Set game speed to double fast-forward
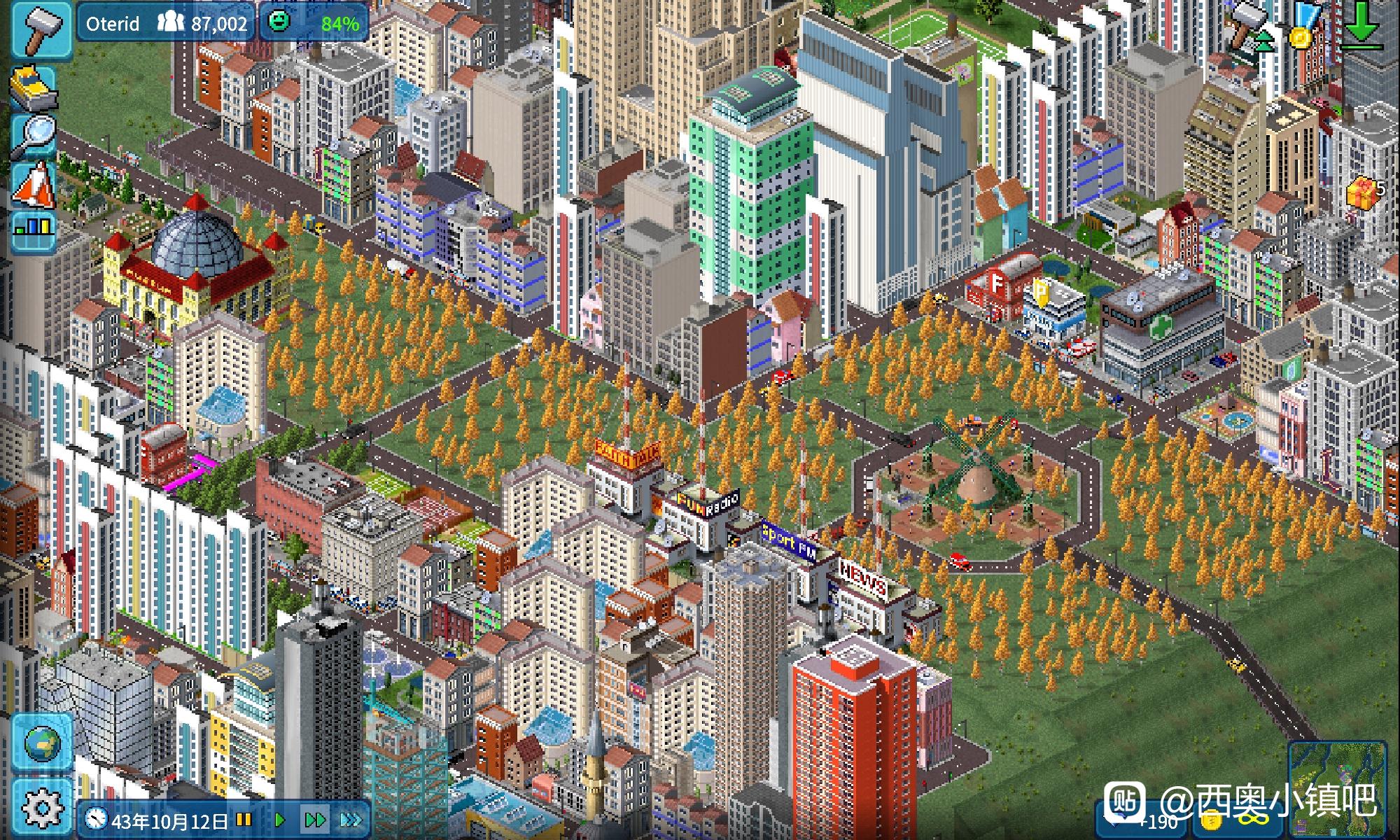This screenshot has height=840, width=1400. point(314,819)
